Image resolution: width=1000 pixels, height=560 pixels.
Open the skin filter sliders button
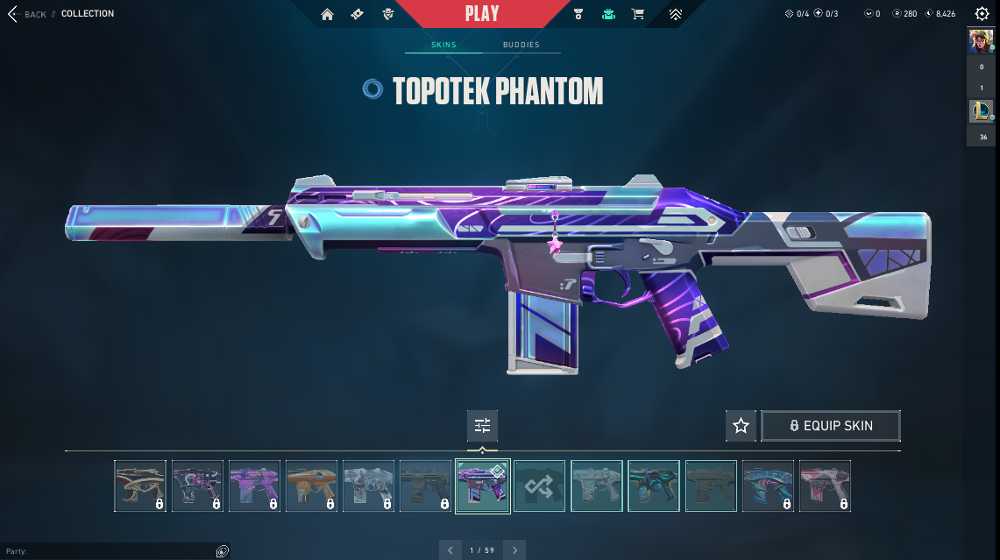point(482,426)
